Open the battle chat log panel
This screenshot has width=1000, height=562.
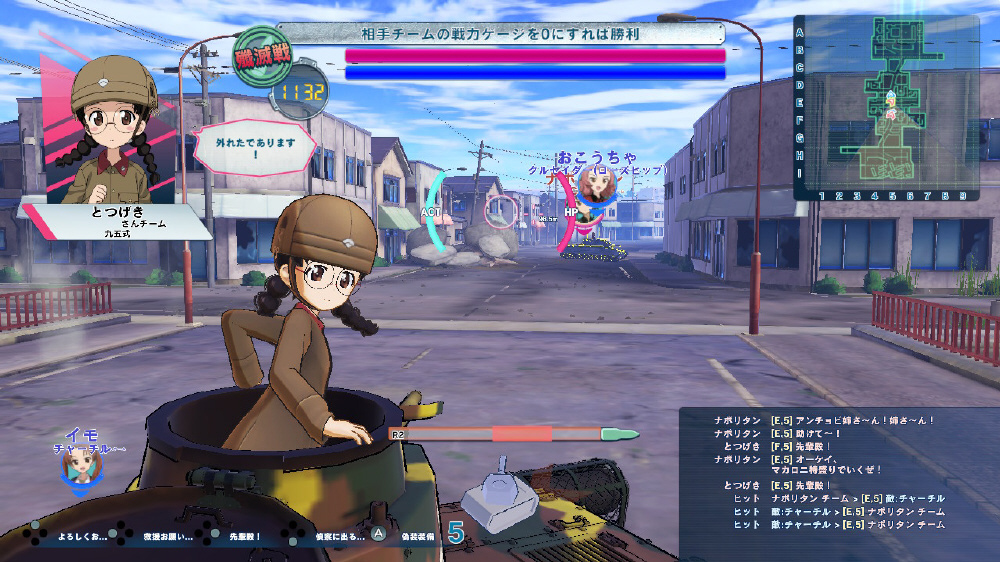click(x=838, y=470)
